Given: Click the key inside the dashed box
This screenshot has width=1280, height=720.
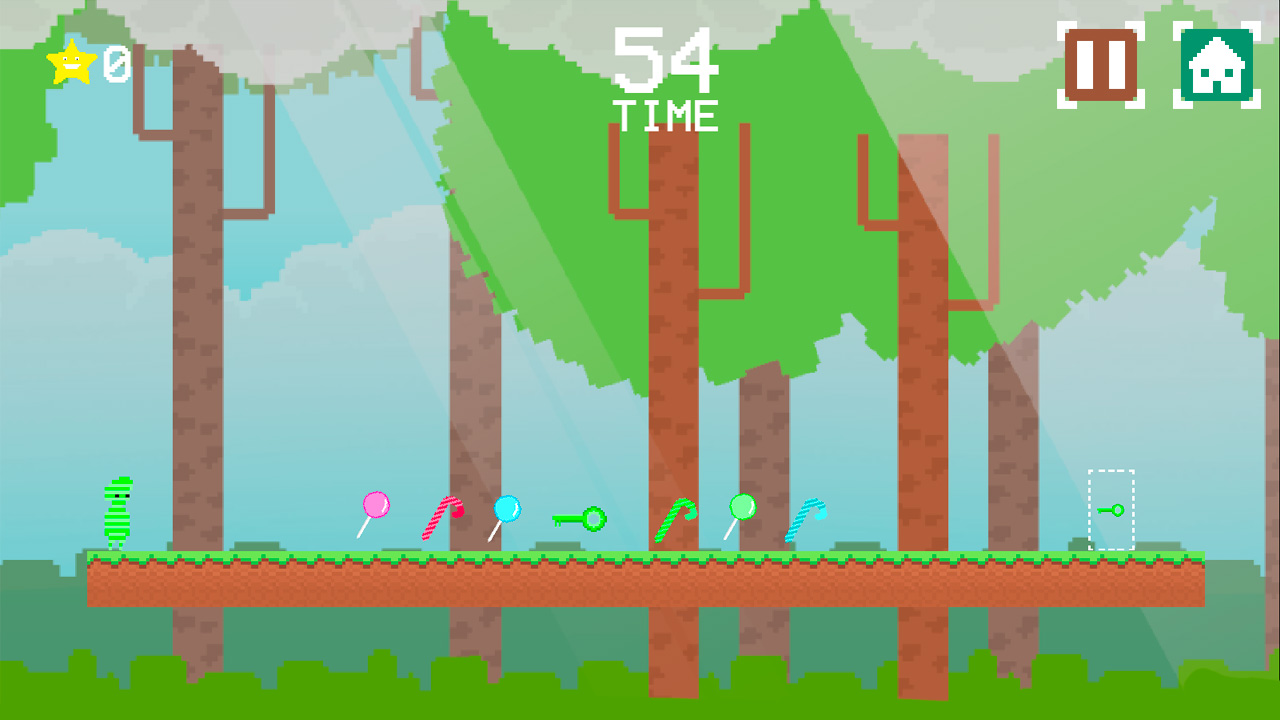Looking at the screenshot, I should pyautogui.click(x=1113, y=509).
